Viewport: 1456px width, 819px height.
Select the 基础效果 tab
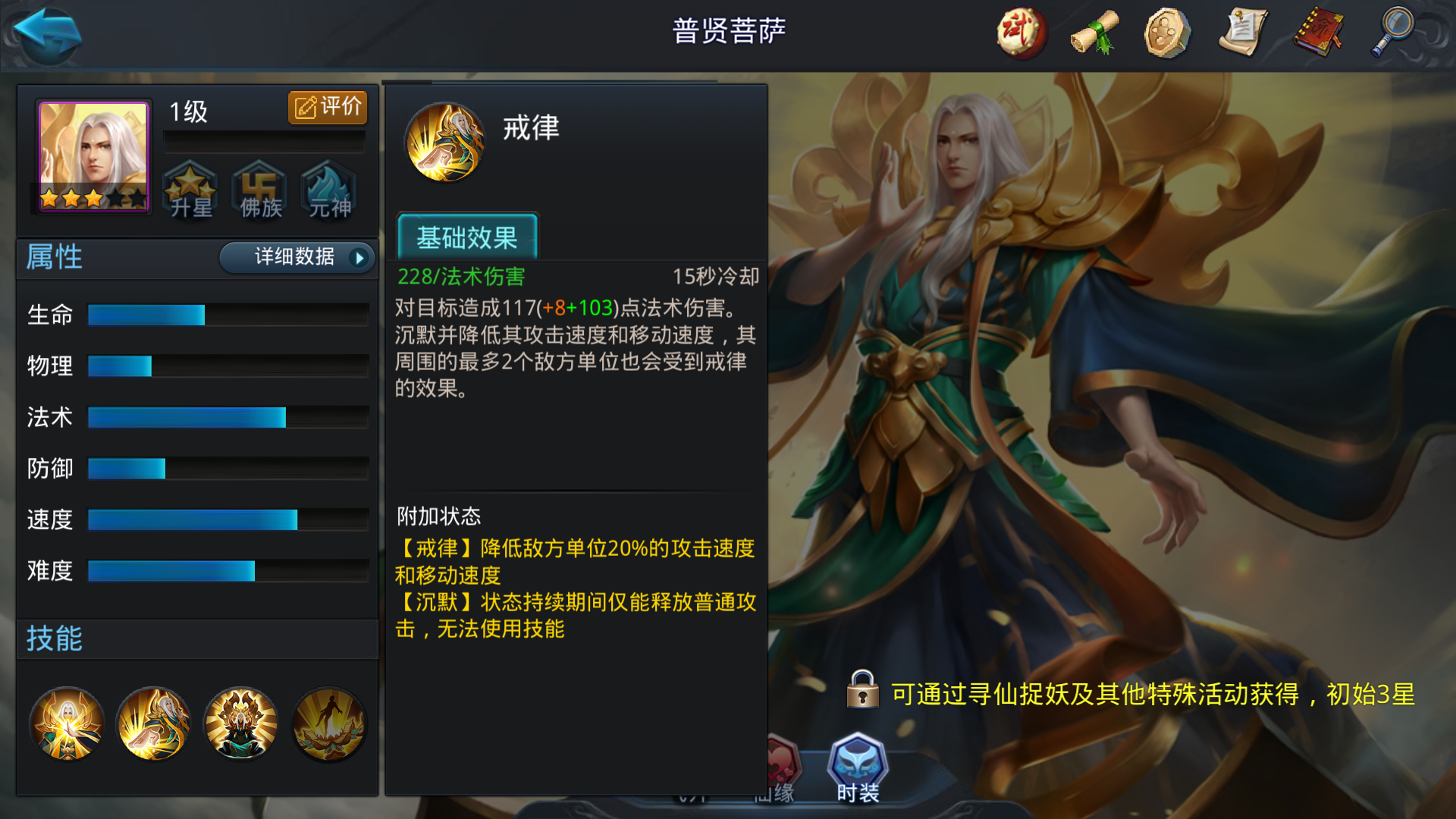click(x=467, y=237)
